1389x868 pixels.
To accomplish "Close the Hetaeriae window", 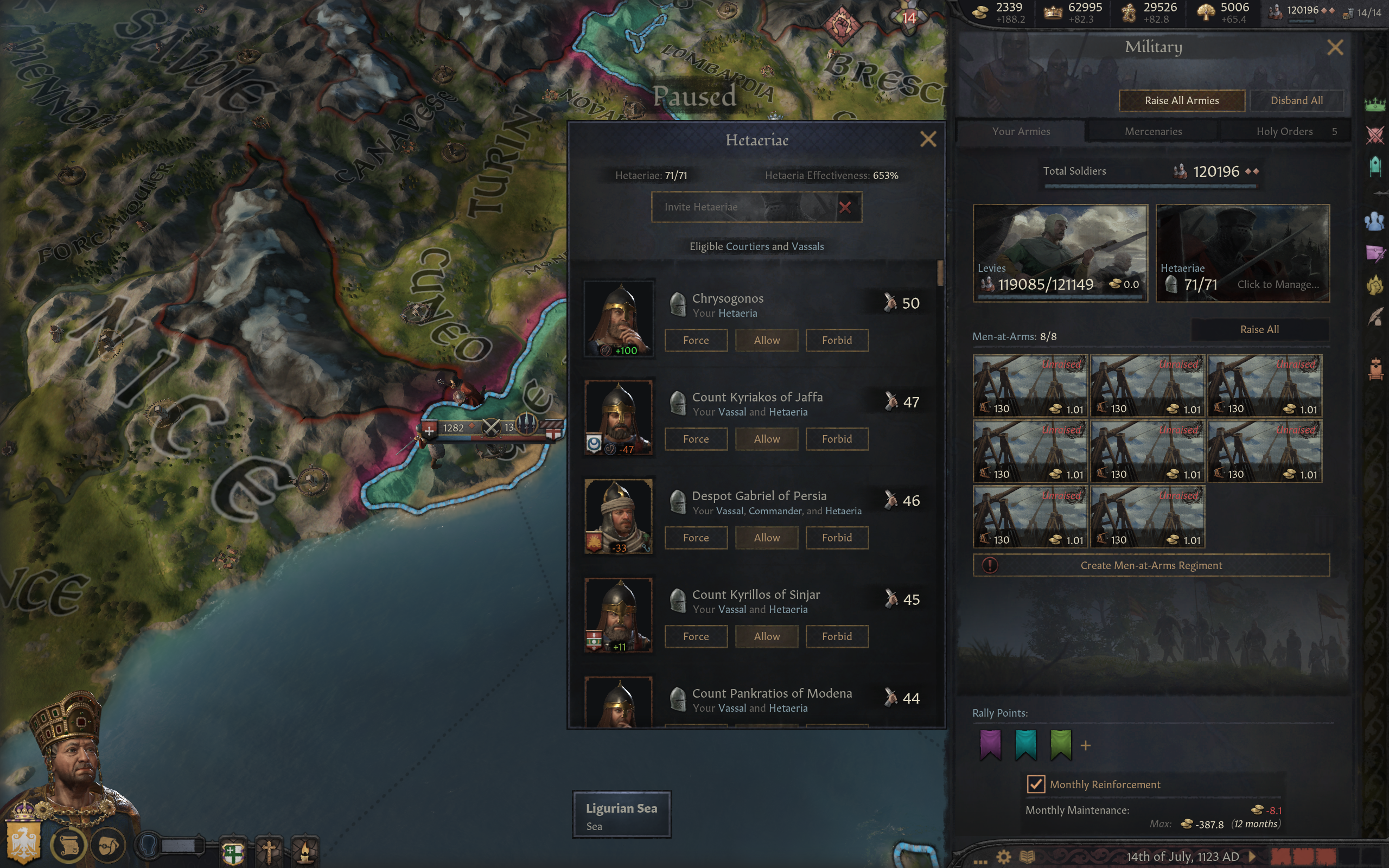I will (x=927, y=139).
